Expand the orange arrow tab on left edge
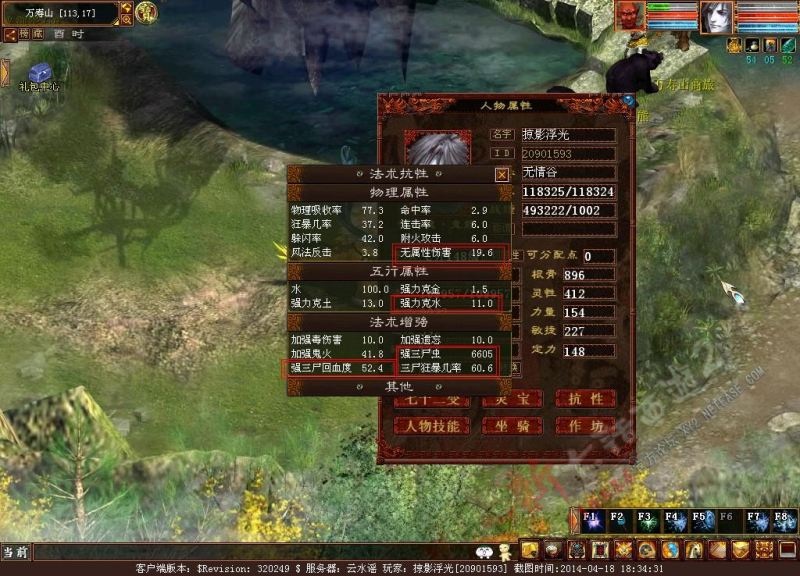800x576 pixels. pos(4,72)
